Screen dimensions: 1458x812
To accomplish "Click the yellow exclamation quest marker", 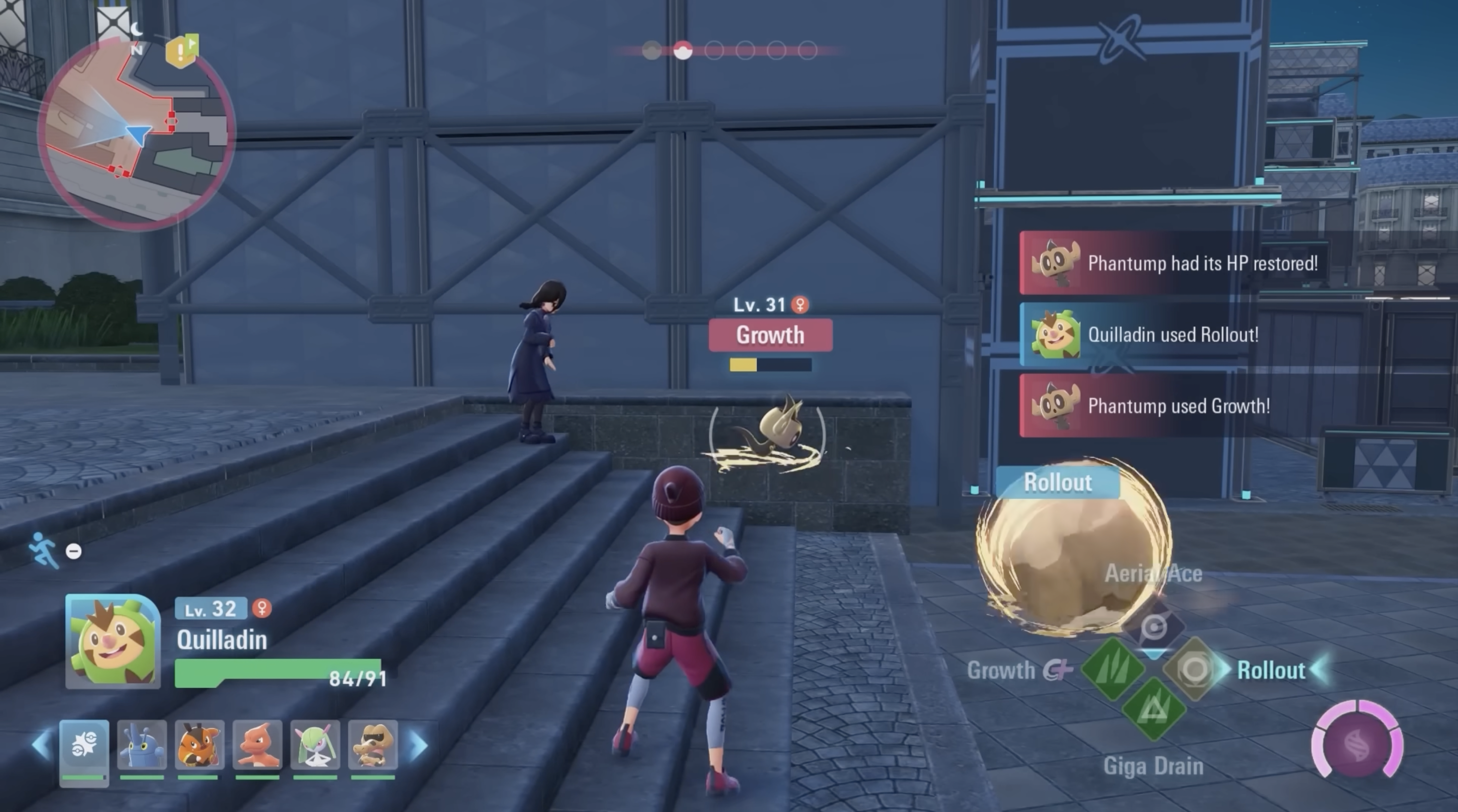I will (x=181, y=52).
